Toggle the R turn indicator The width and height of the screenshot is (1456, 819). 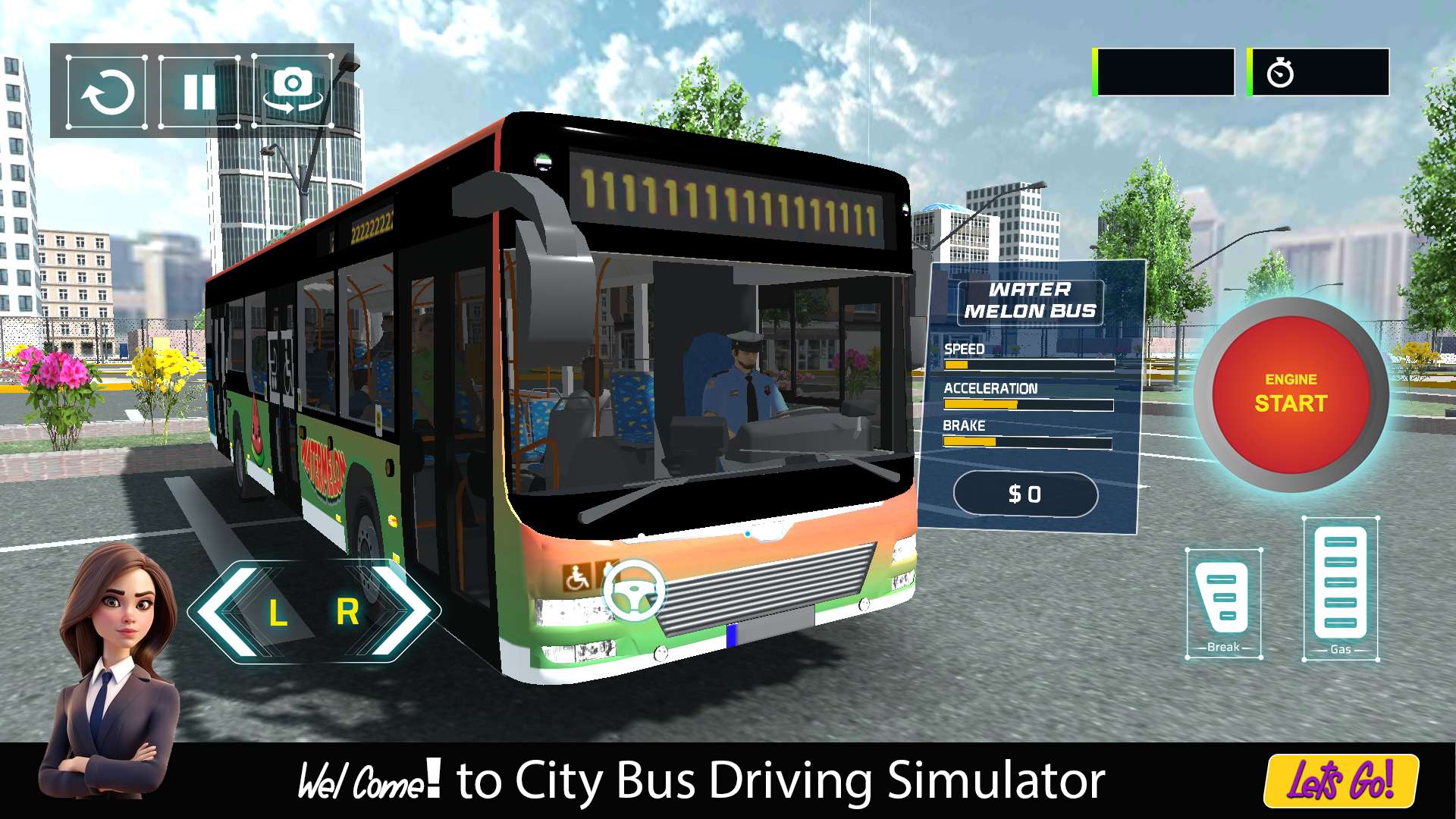[347, 613]
